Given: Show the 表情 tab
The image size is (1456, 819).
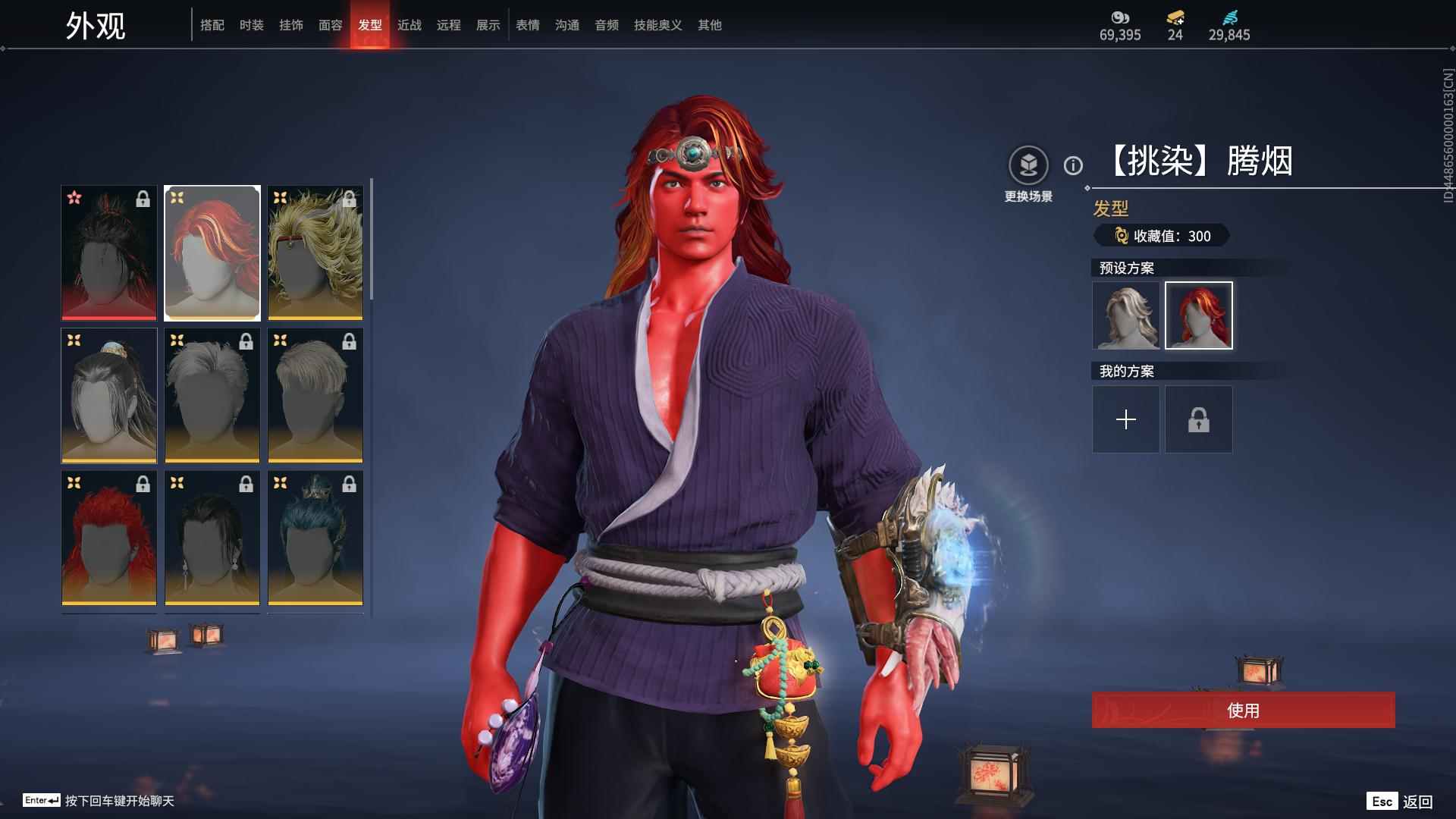Looking at the screenshot, I should pyautogui.click(x=527, y=25).
